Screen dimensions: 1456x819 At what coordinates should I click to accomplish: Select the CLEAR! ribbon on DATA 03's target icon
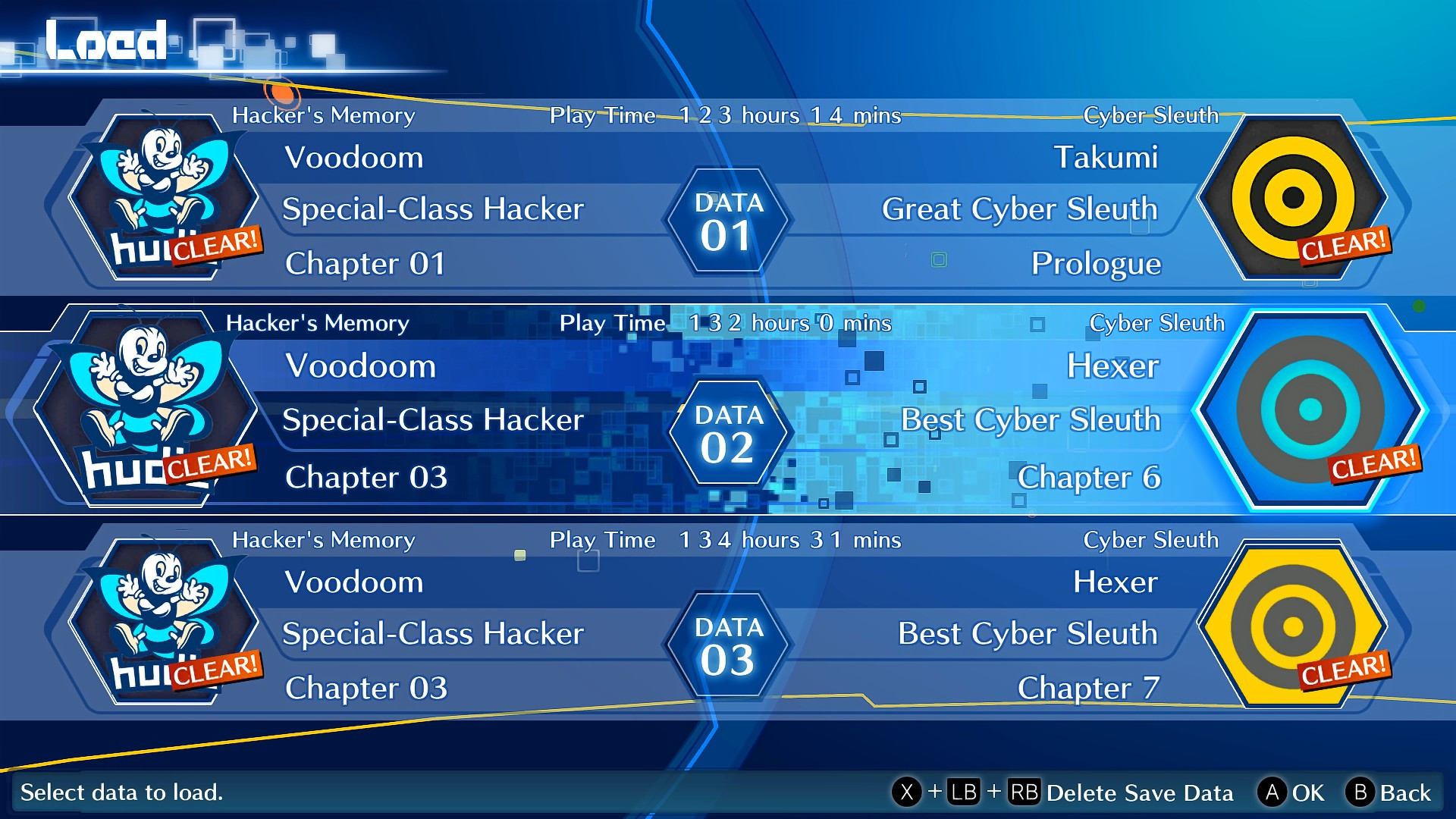(1344, 670)
